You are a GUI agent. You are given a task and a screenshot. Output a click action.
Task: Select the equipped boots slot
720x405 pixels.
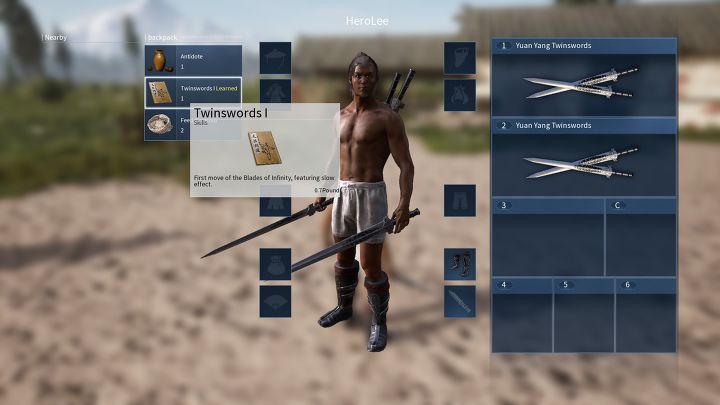tap(460, 264)
